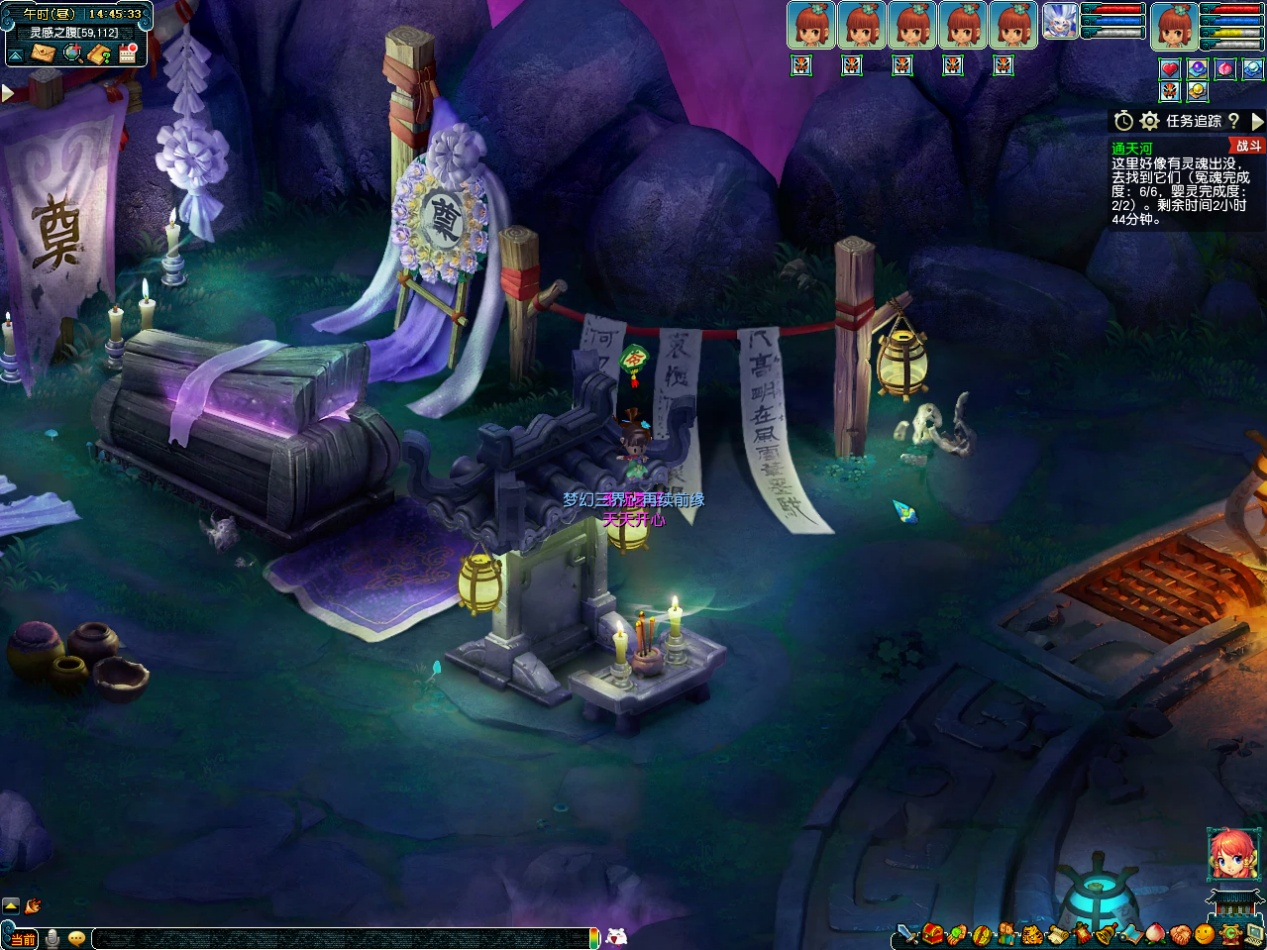1267x950 pixels.
Task: Open the tiger pet icon in toolbar
Action: coord(1032,935)
